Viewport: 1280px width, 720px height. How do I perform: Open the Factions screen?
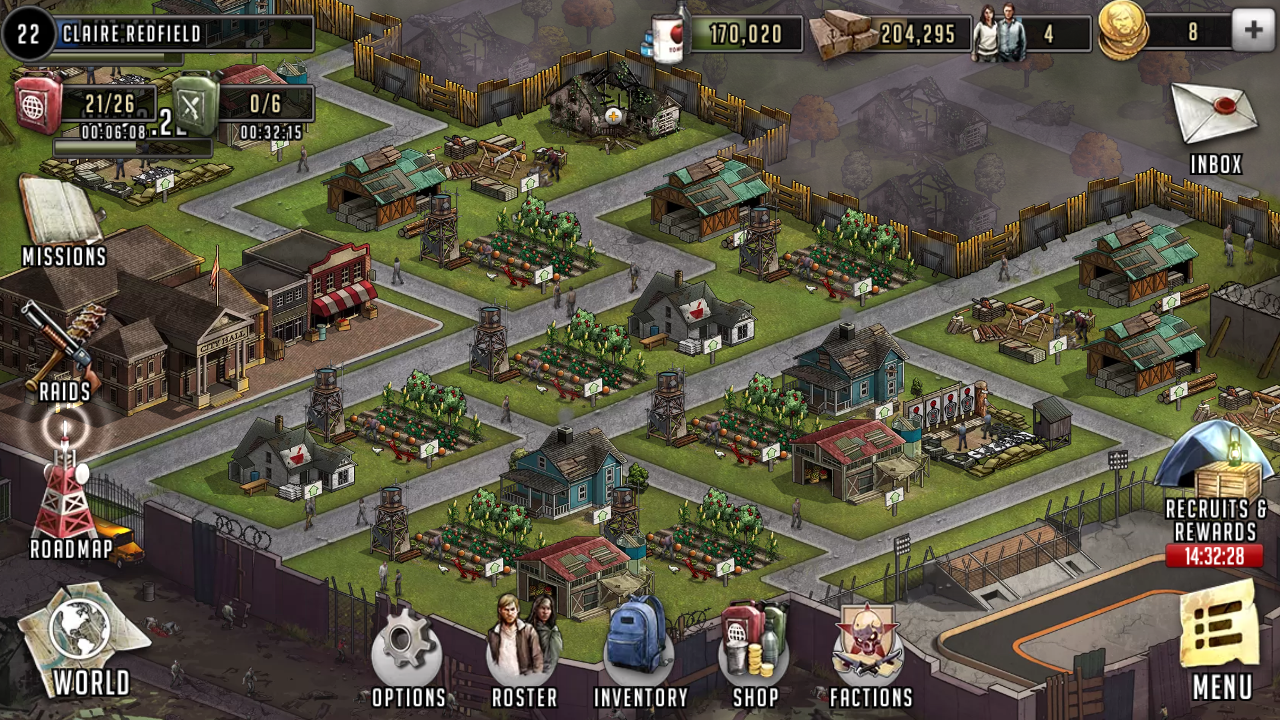pos(870,645)
